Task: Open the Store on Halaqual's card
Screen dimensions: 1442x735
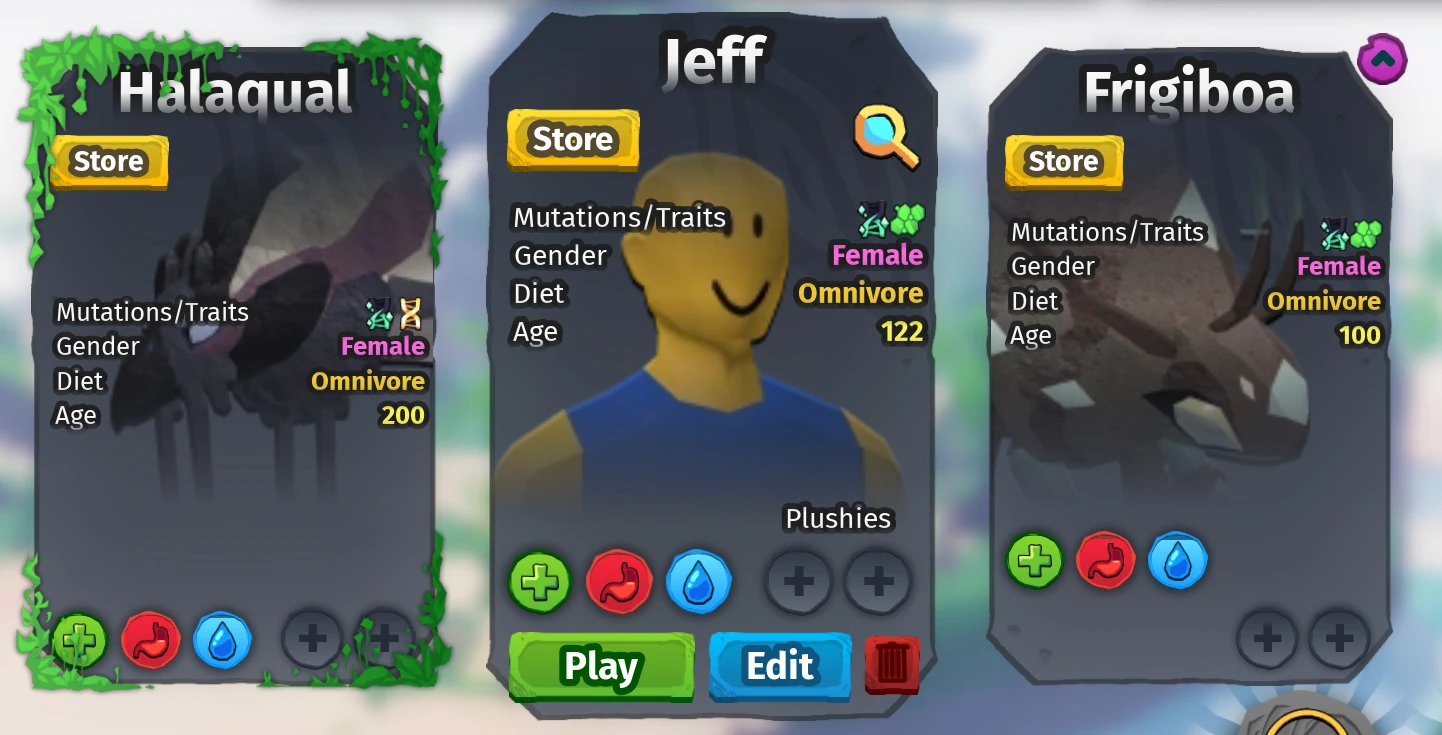Action: click(x=109, y=161)
